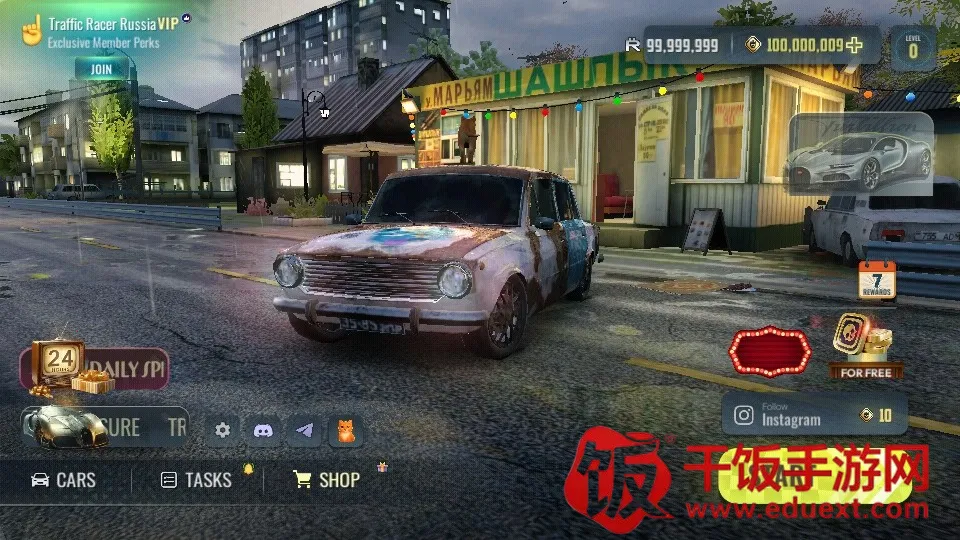The width and height of the screenshot is (960, 540).
Task: View the Level 0 badge
Action: (x=912, y=48)
